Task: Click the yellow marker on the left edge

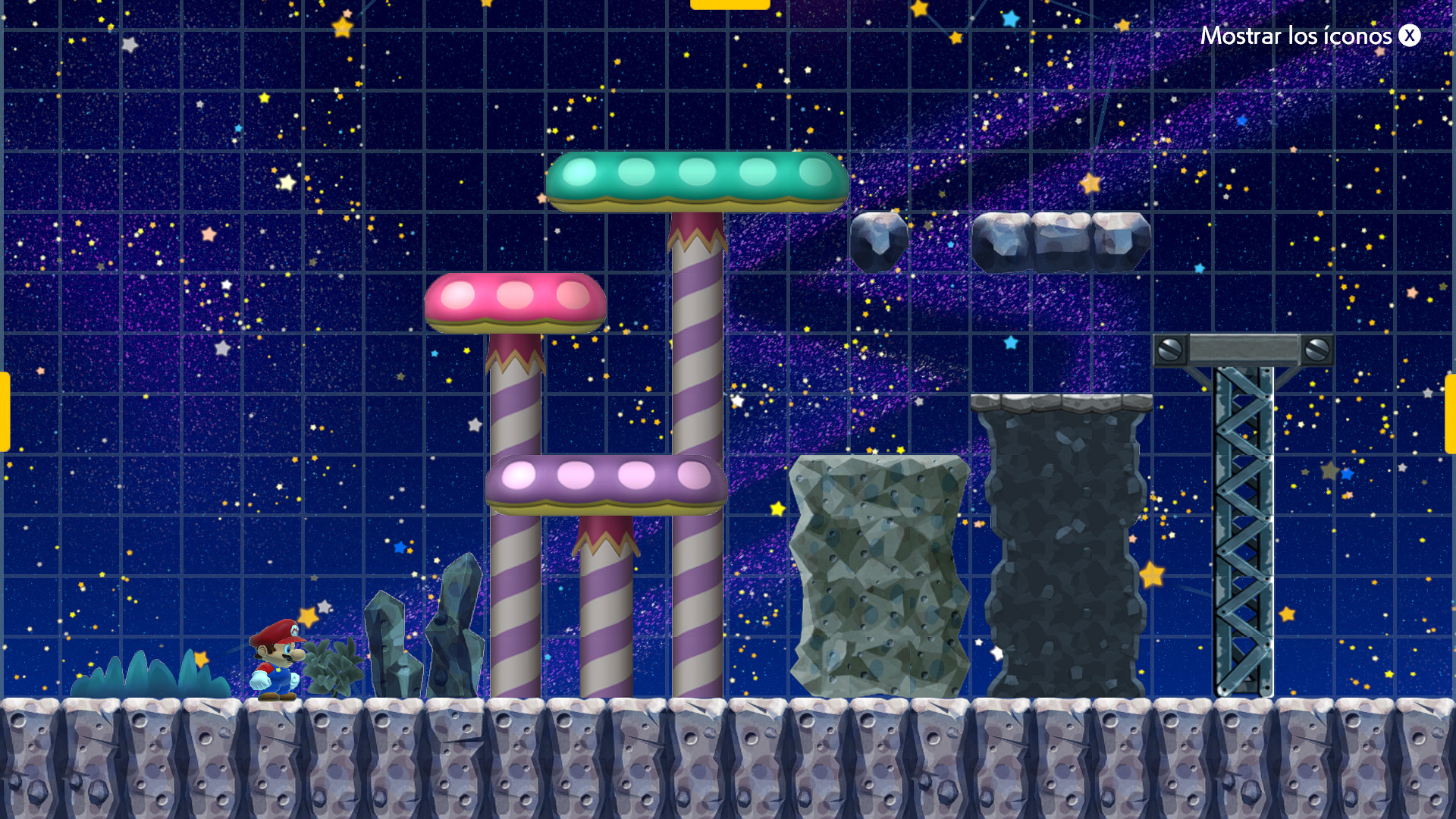Action: [x=4, y=409]
